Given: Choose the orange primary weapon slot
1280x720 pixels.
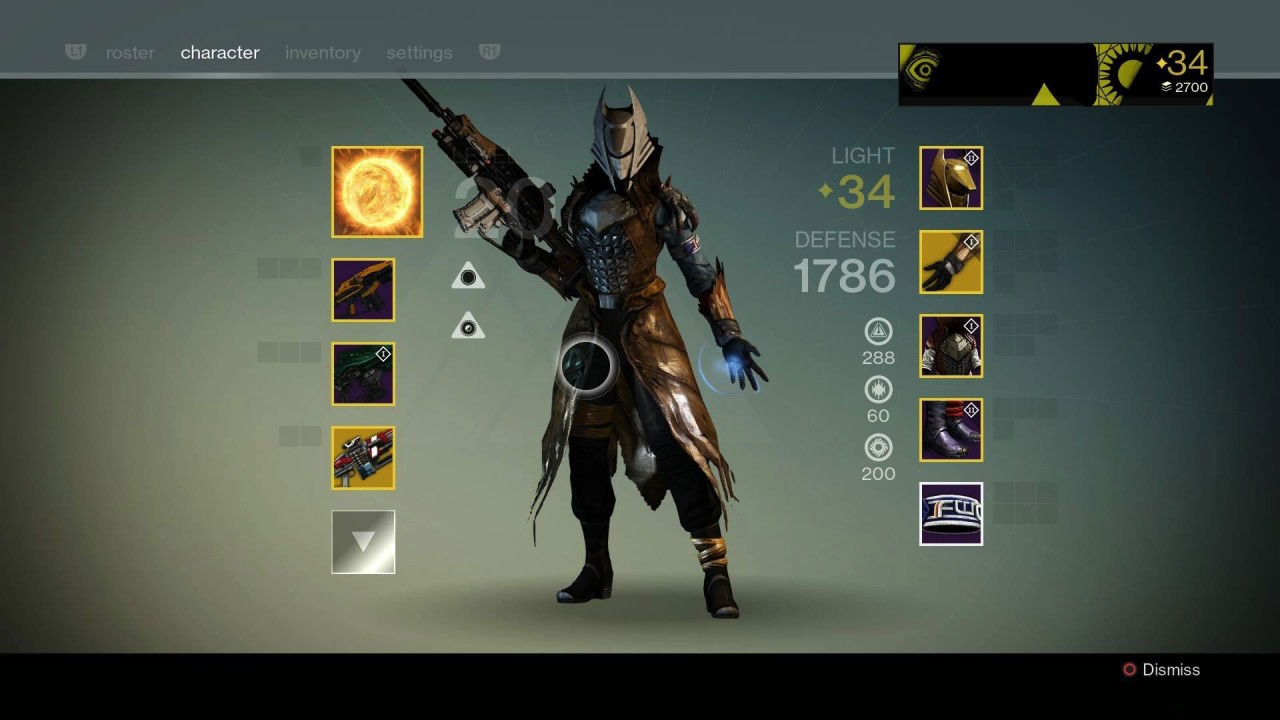Looking at the screenshot, I should (x=363, y=290).
